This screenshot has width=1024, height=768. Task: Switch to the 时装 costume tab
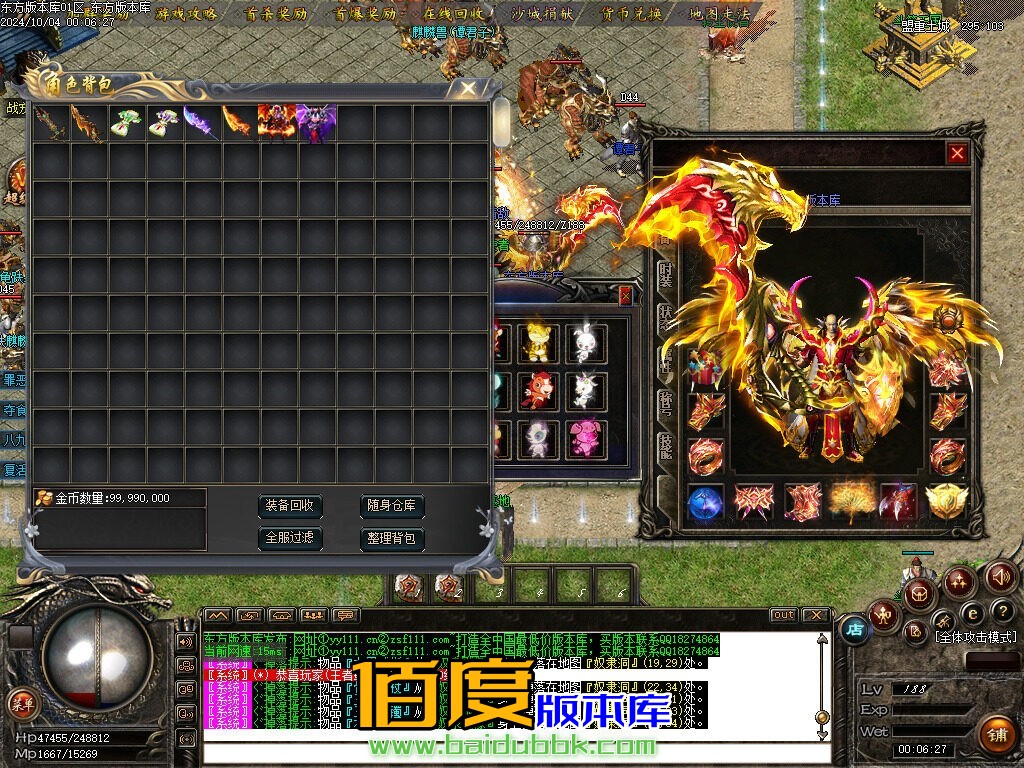pyautogui.click(x=665, y=273)
